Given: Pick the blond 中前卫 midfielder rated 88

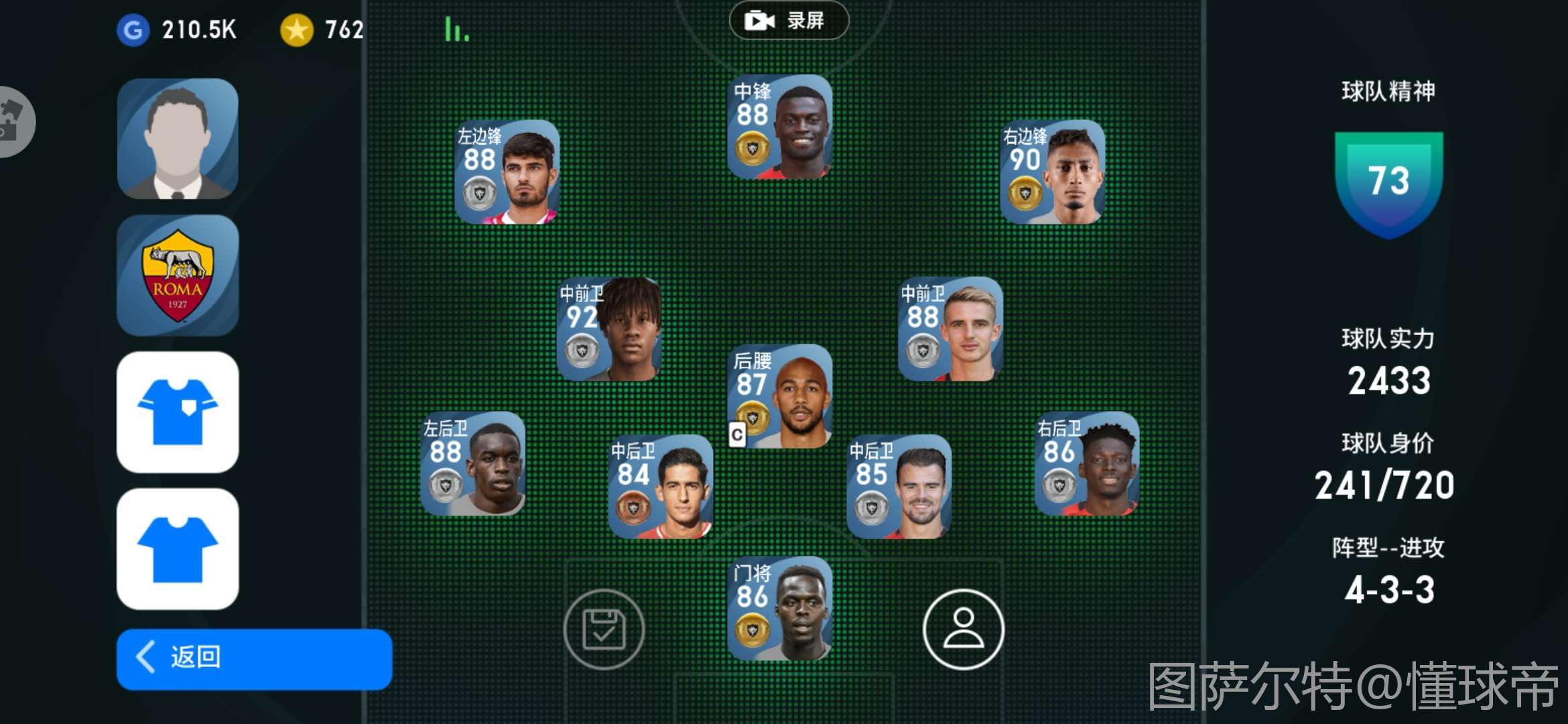Looking at the screenshot, I should point(950,329).
